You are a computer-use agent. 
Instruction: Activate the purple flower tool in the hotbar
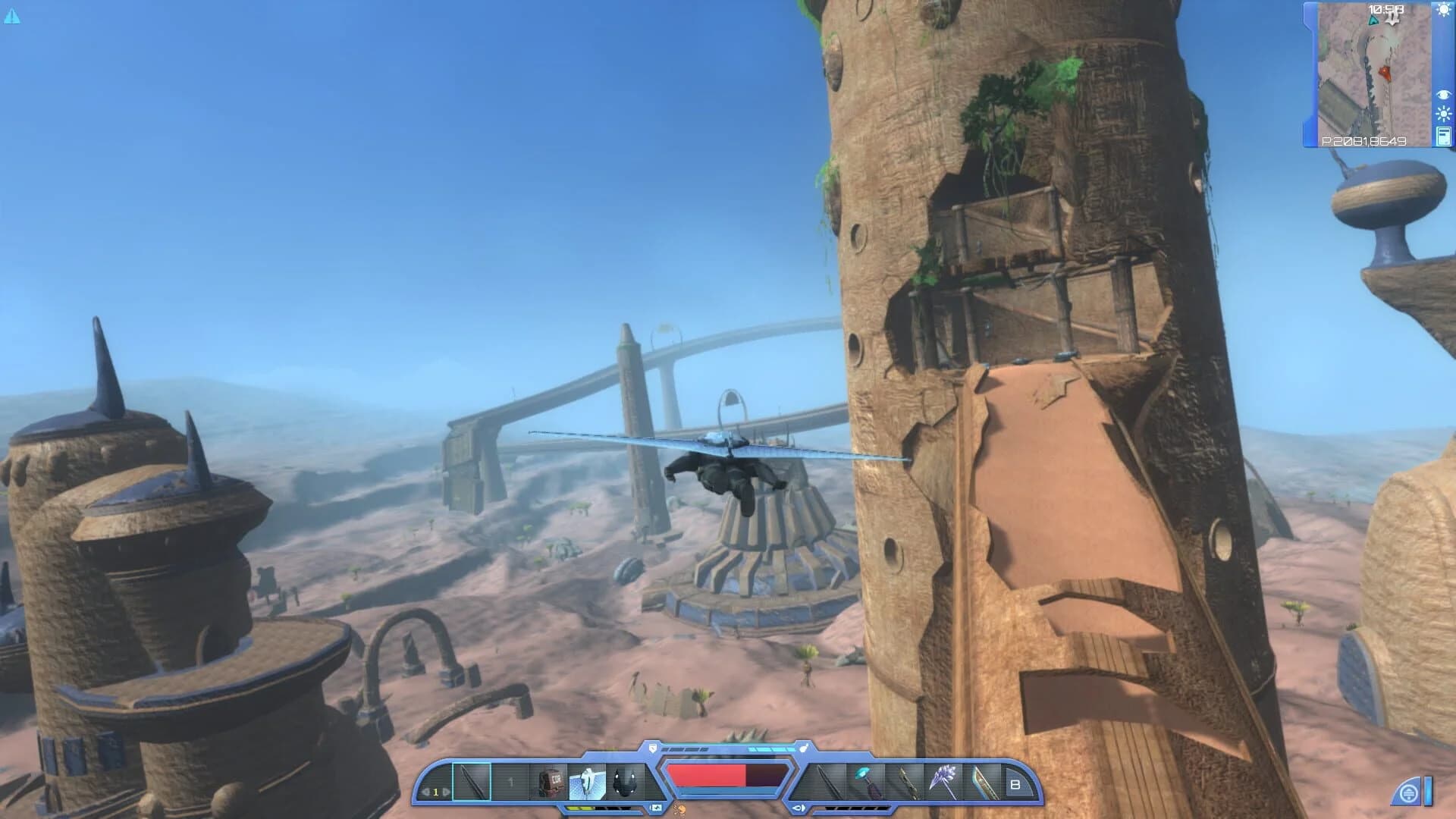(943, 780)
